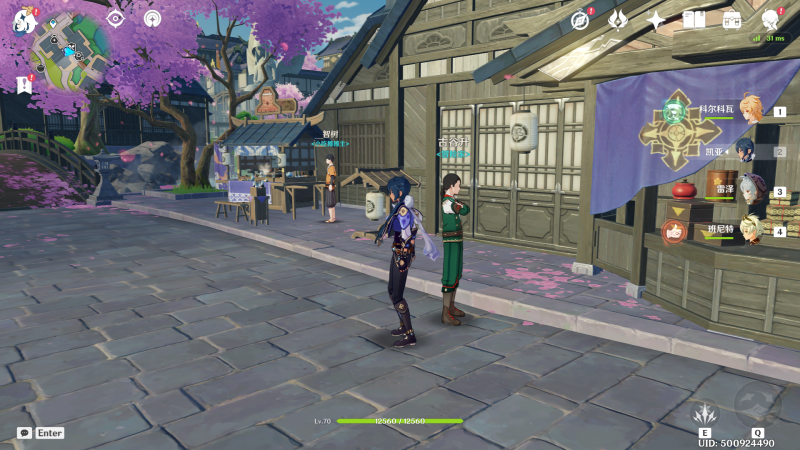Open the quest list bookmark icon

coord(24,85)
